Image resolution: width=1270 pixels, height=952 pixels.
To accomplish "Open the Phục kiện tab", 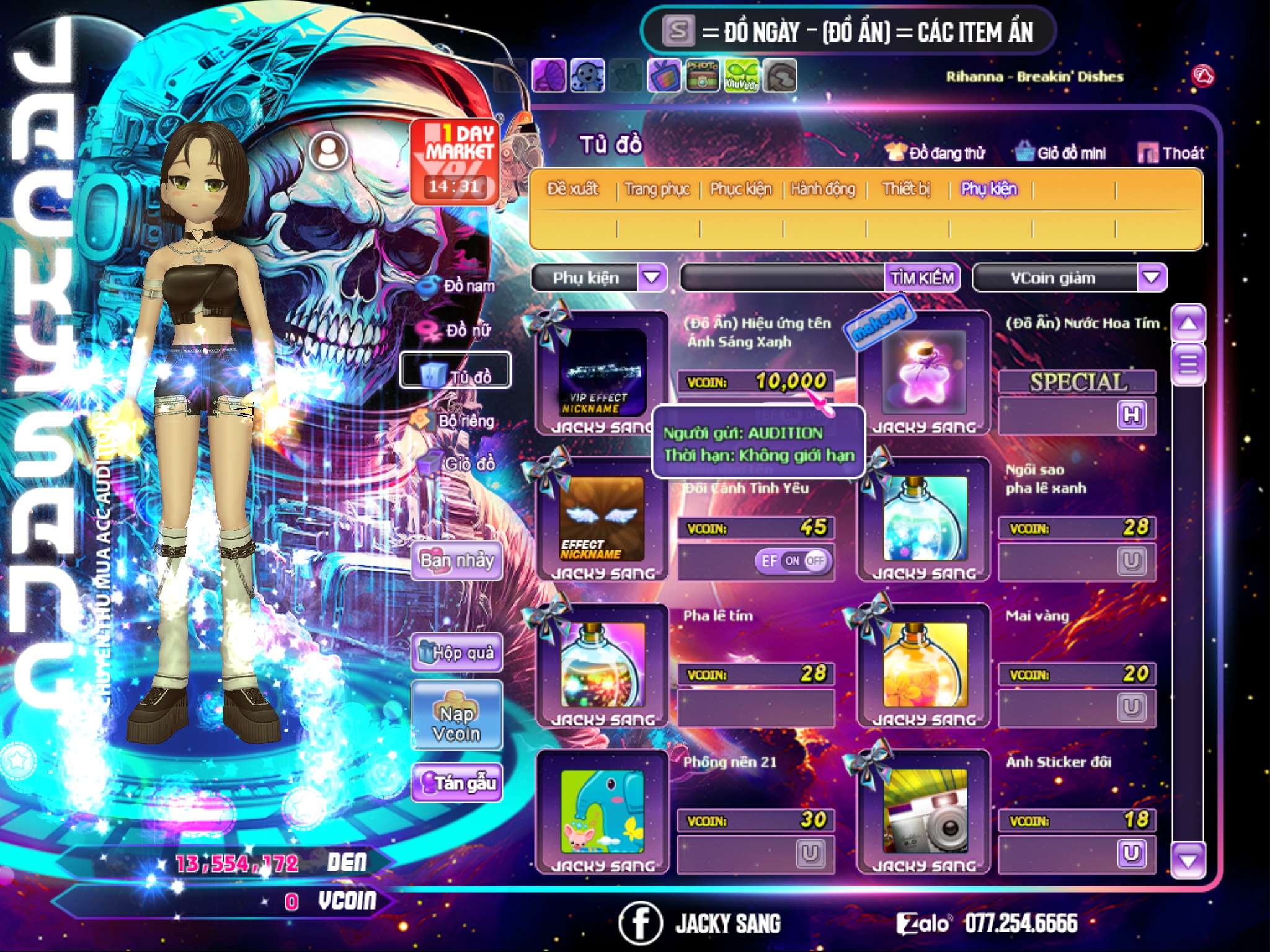I will tap(741, 188).
